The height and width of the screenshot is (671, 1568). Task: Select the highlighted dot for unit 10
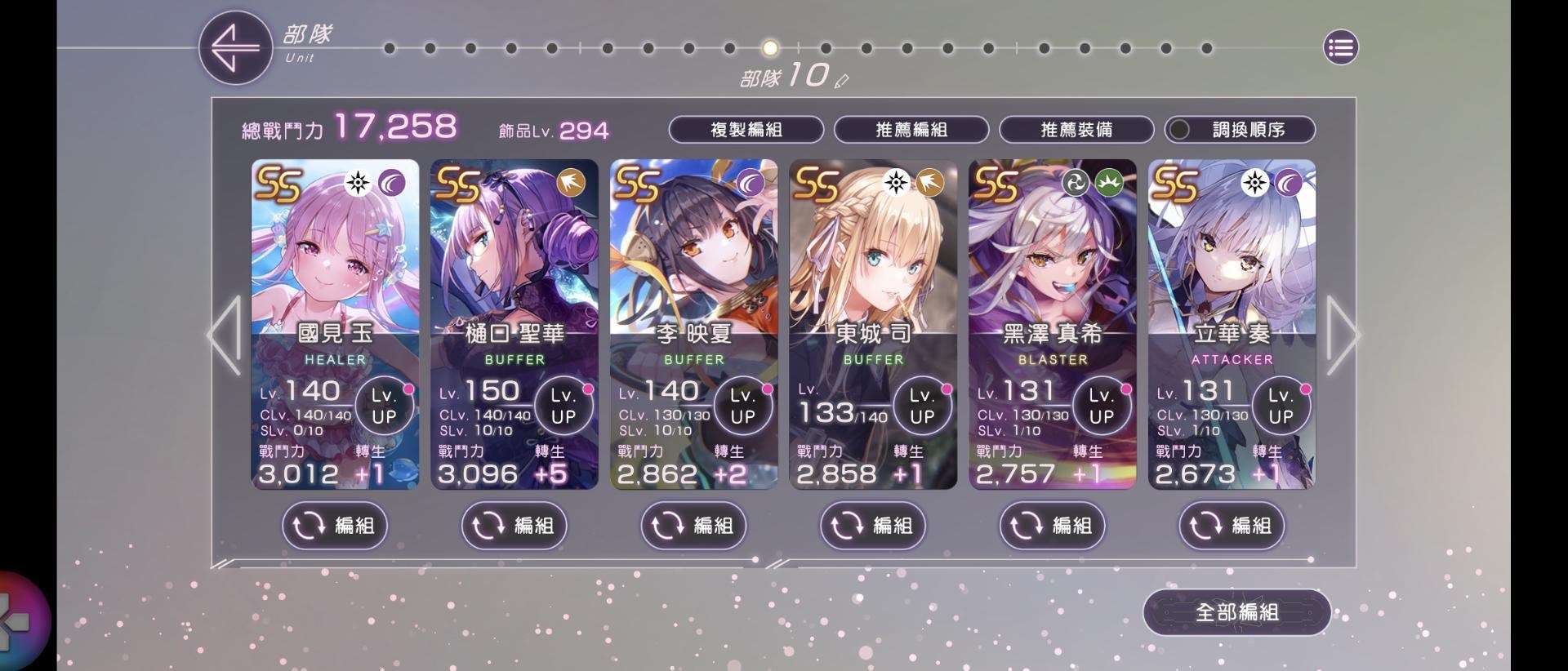(x=768, y=49)
